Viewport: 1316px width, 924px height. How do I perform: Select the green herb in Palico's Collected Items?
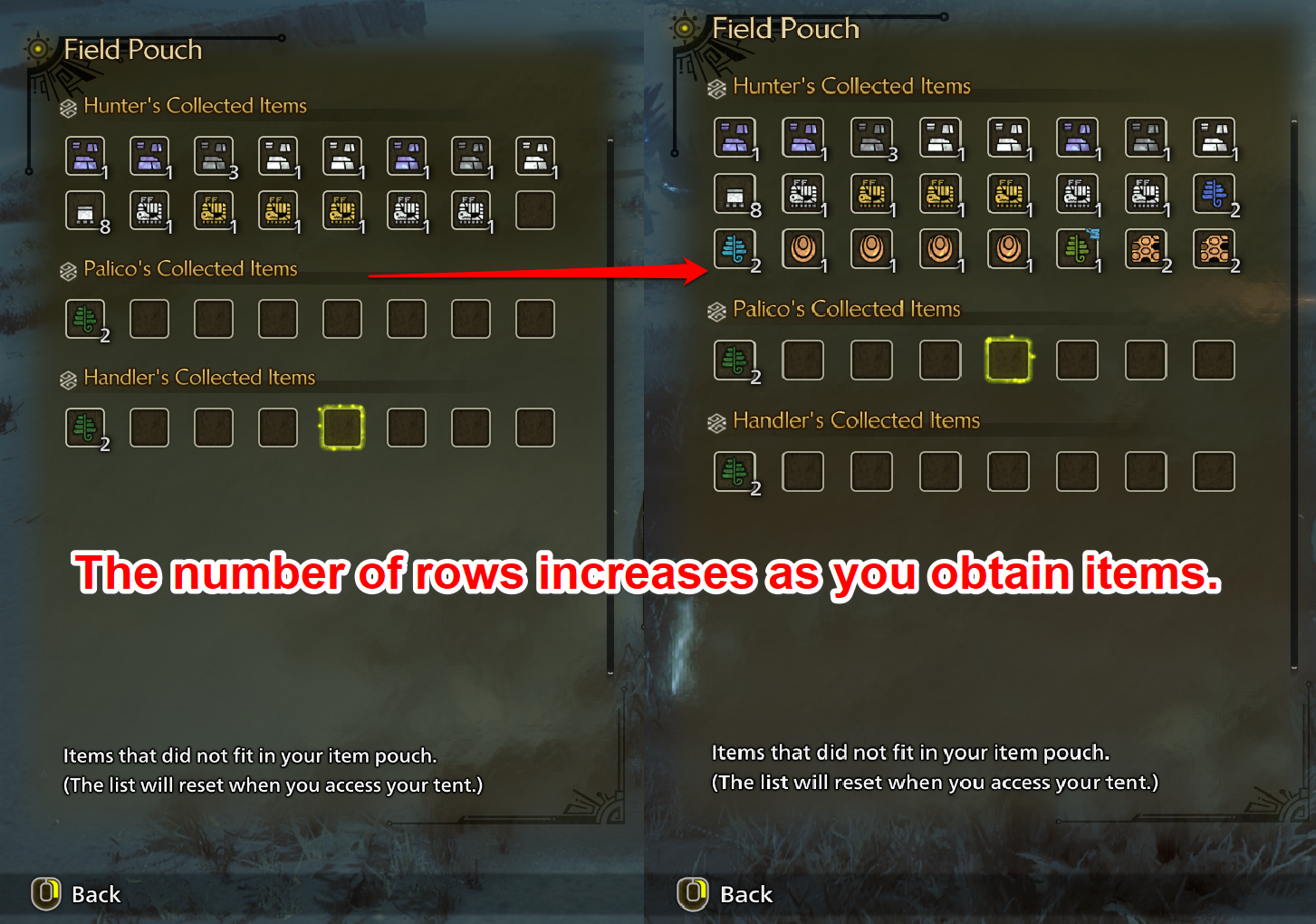[85, 318]
